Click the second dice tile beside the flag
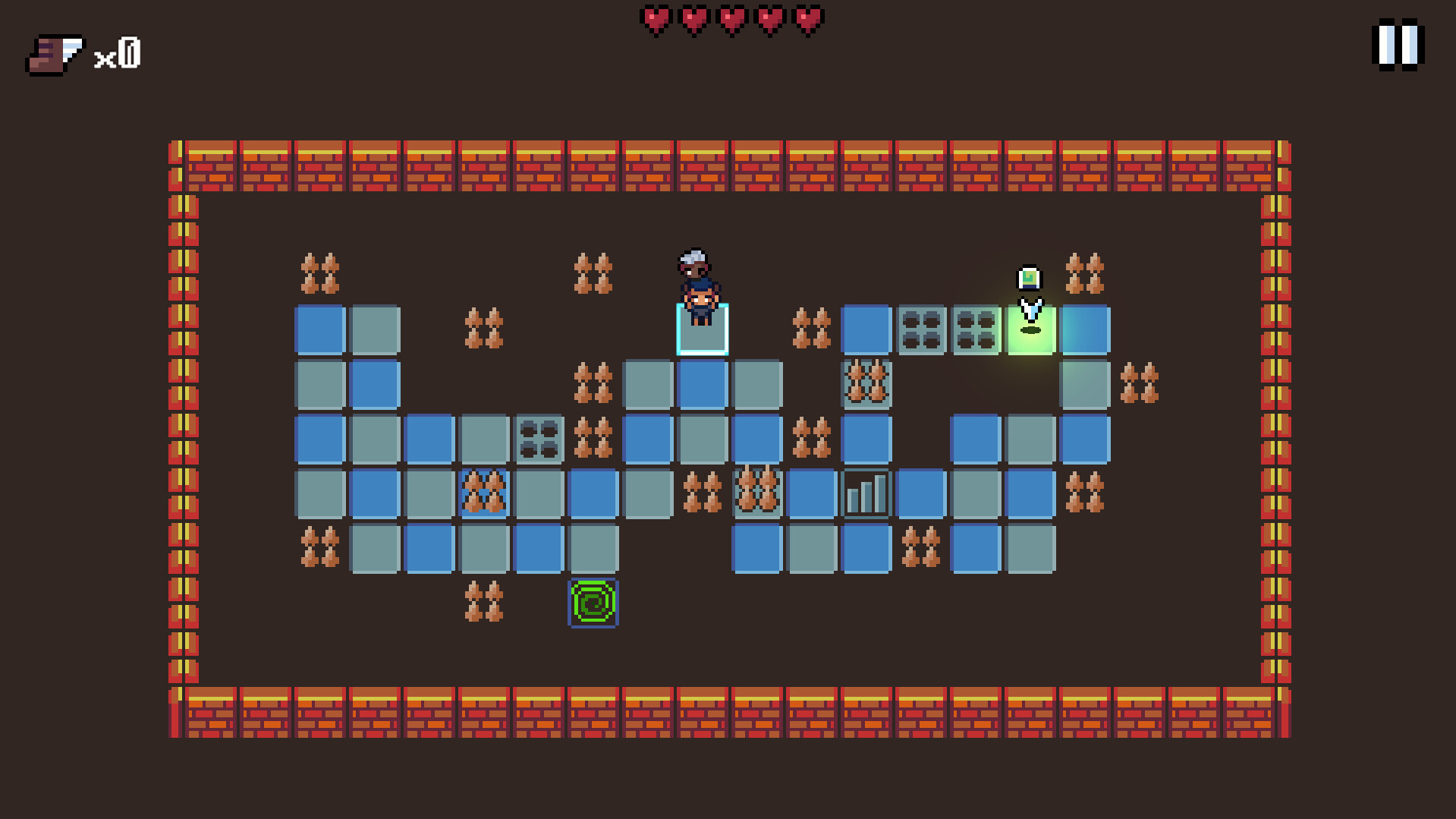This screenshot has height=819, width=1456. [975, 329]
